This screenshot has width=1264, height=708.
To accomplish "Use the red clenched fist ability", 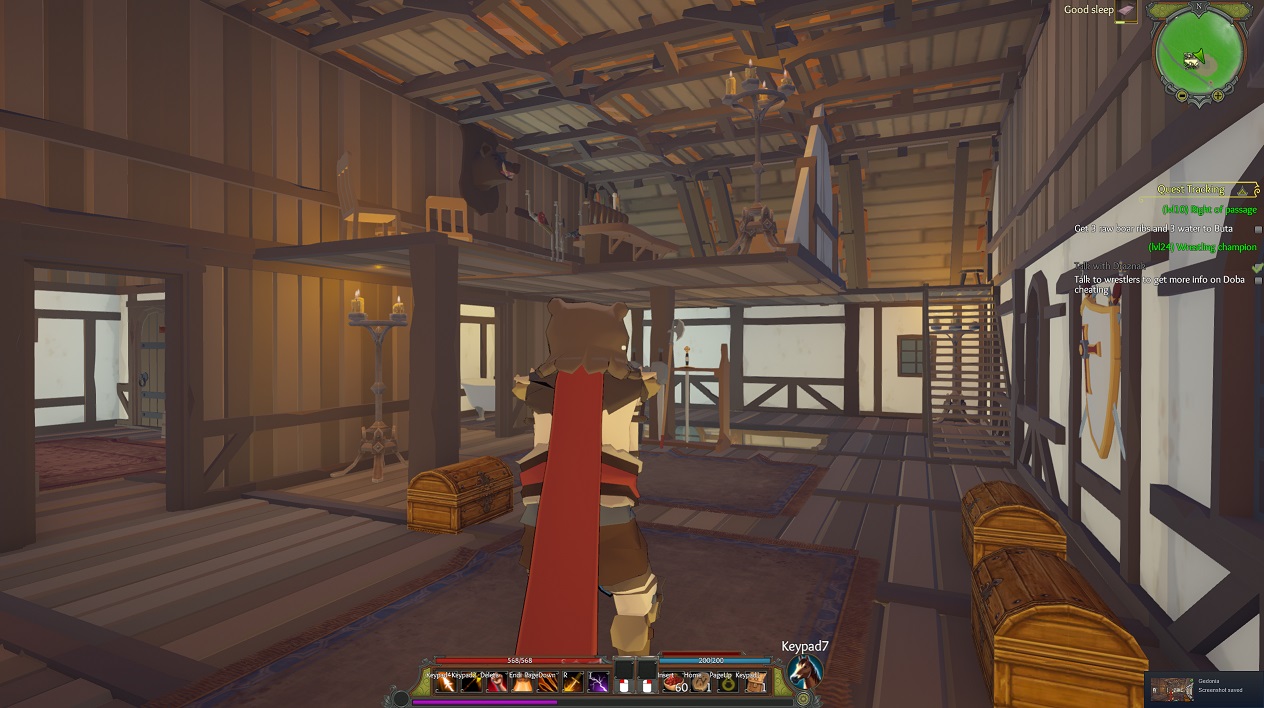I will (x=495, y=684).
